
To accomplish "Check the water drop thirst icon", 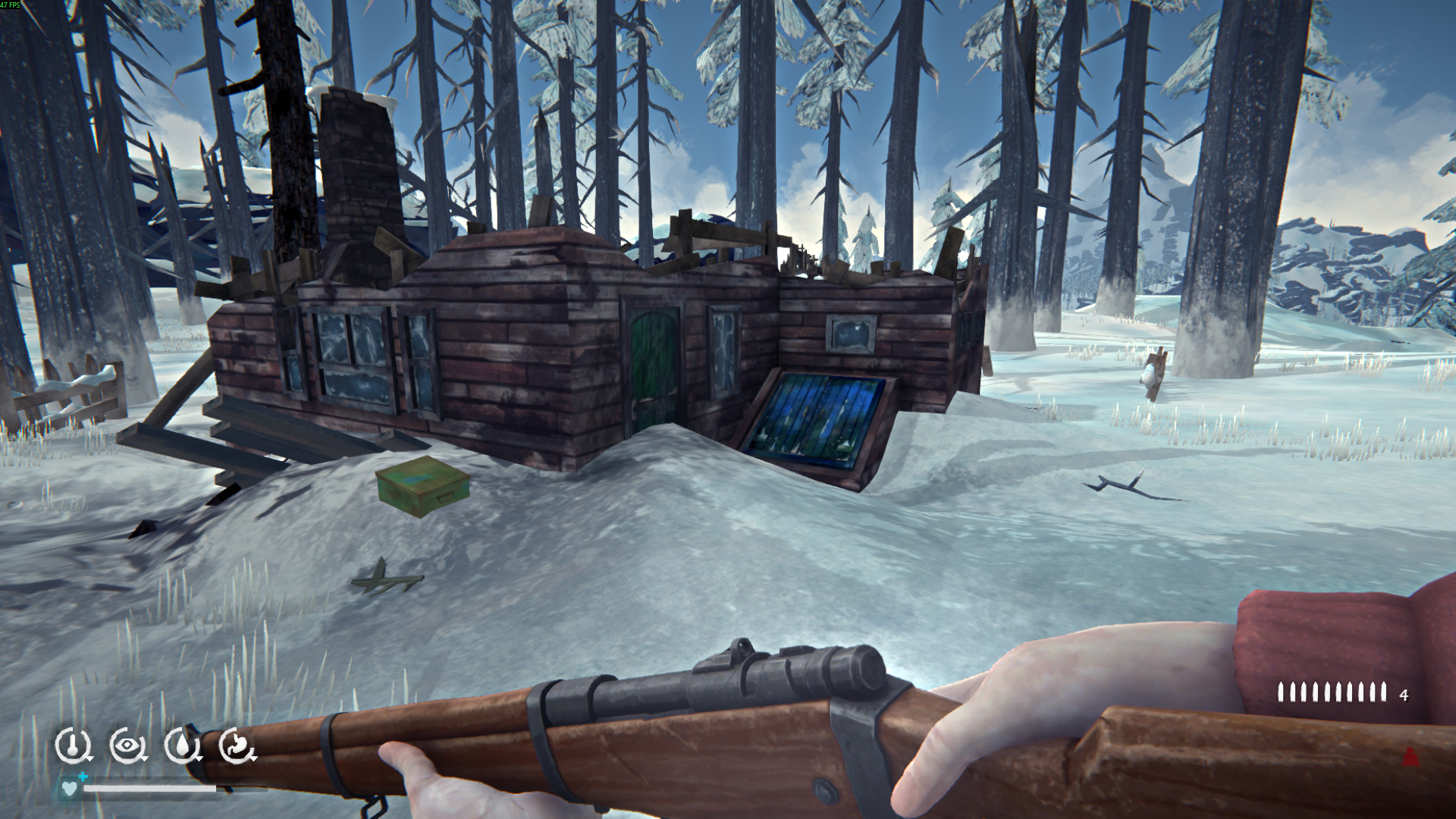I will pyautogui.click(x=182, y=745).
